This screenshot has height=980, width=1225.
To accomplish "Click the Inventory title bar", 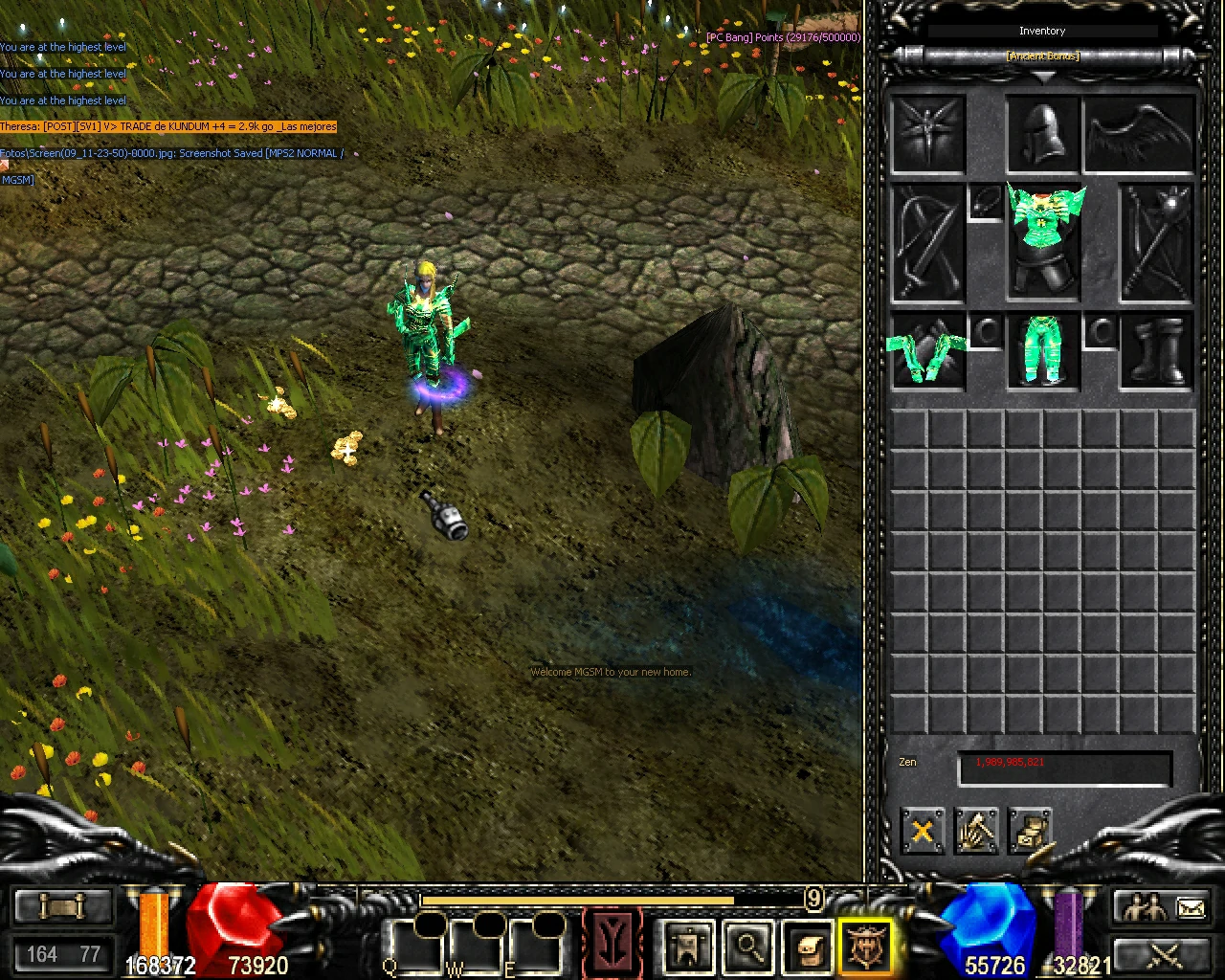I will pyautogui.click(x=1042, y=30).
